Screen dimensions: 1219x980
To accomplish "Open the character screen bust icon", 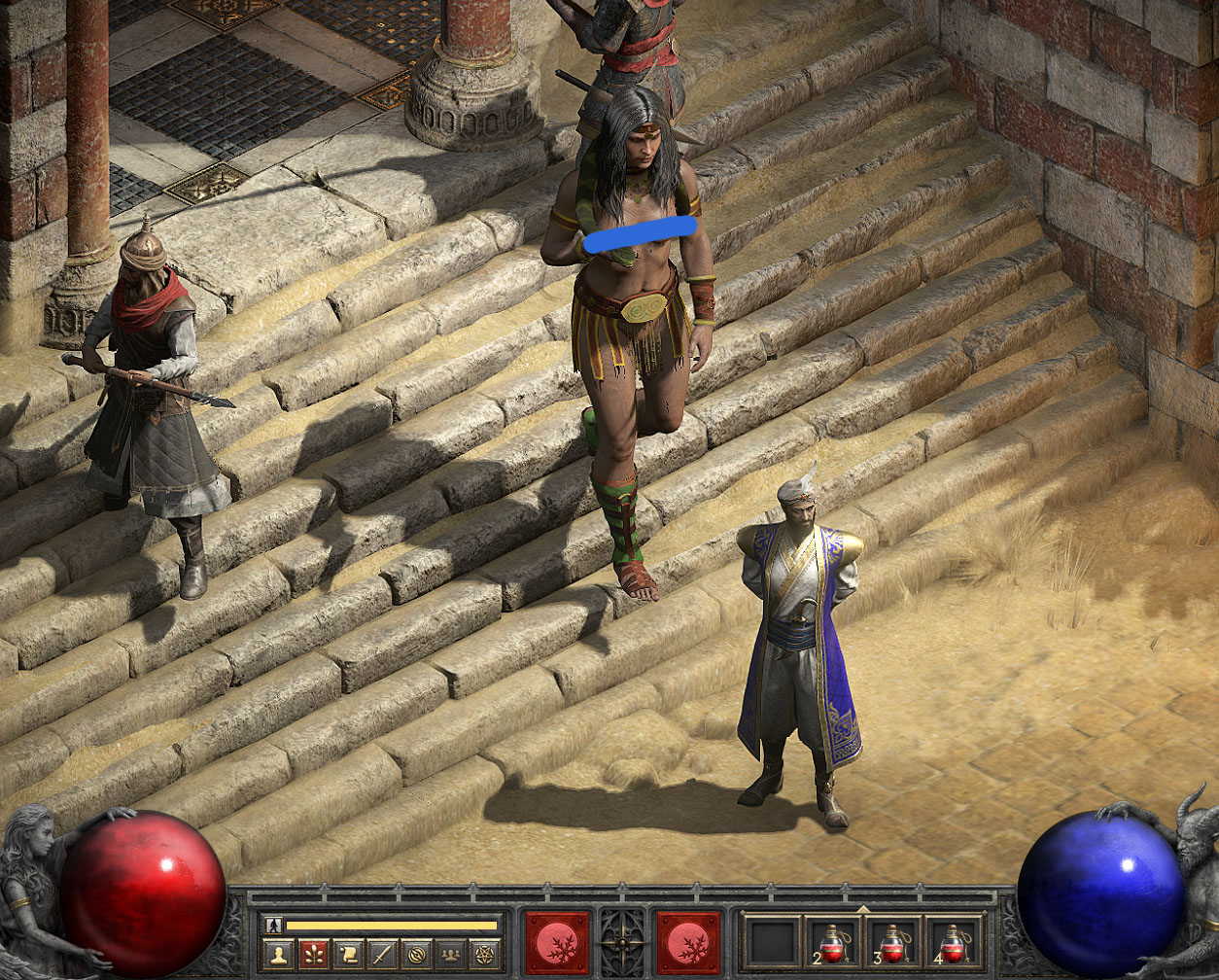I will coord(277,955).
